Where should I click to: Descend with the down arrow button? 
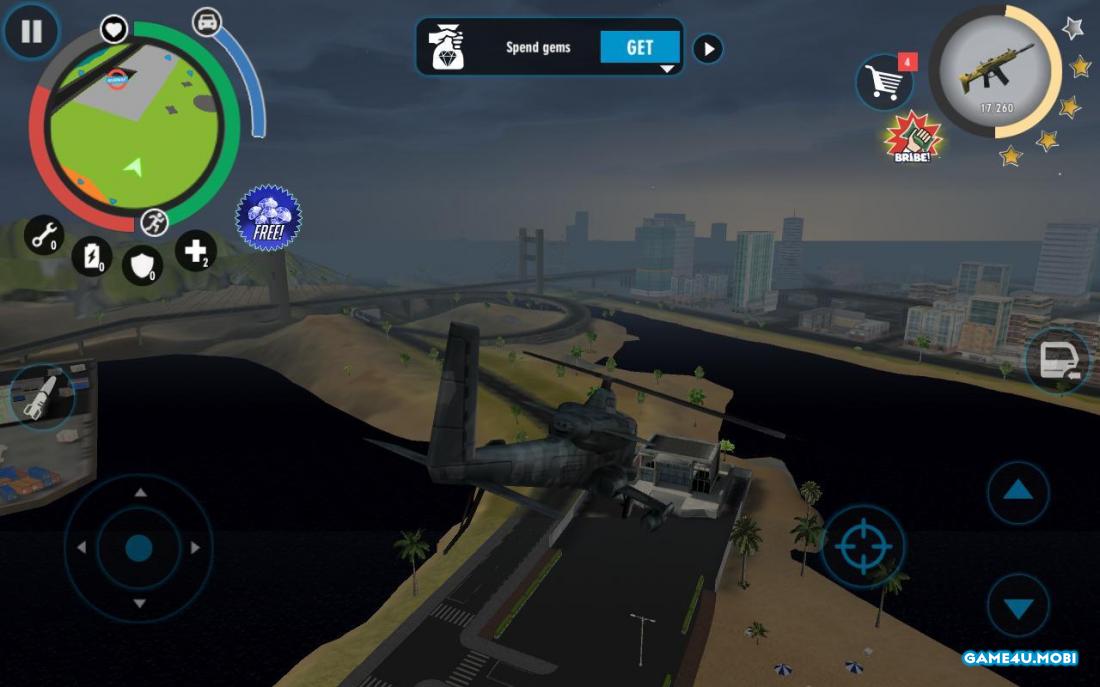(x=1018, y=606)
